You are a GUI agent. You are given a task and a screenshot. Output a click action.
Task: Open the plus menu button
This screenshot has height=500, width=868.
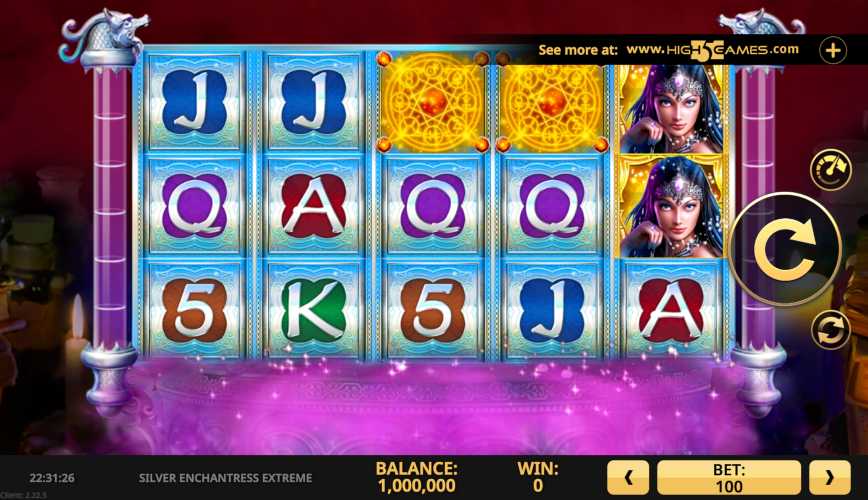coord(833,49)
